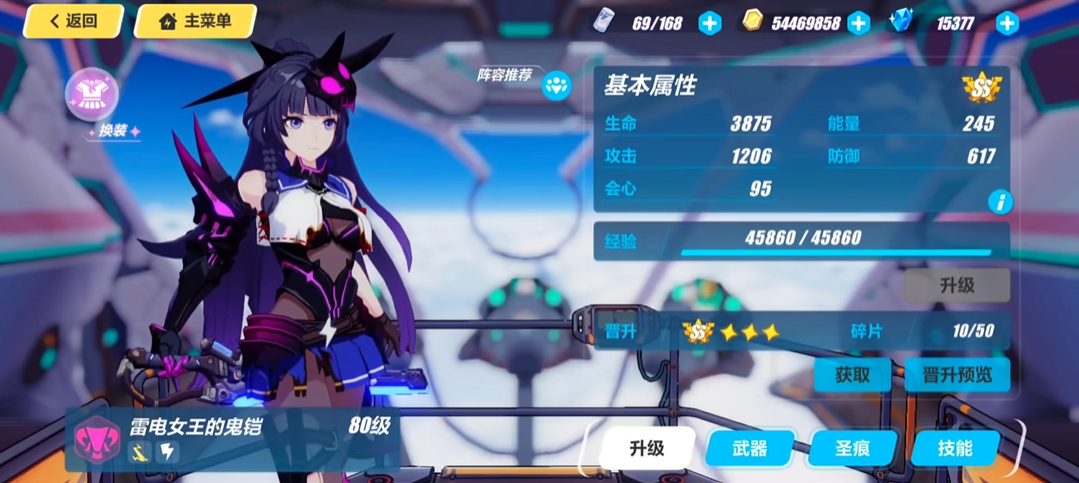Viewport: 1079px width, 483px height.
Task: Select the 升级 tab
Action: [x=647, y=448]
